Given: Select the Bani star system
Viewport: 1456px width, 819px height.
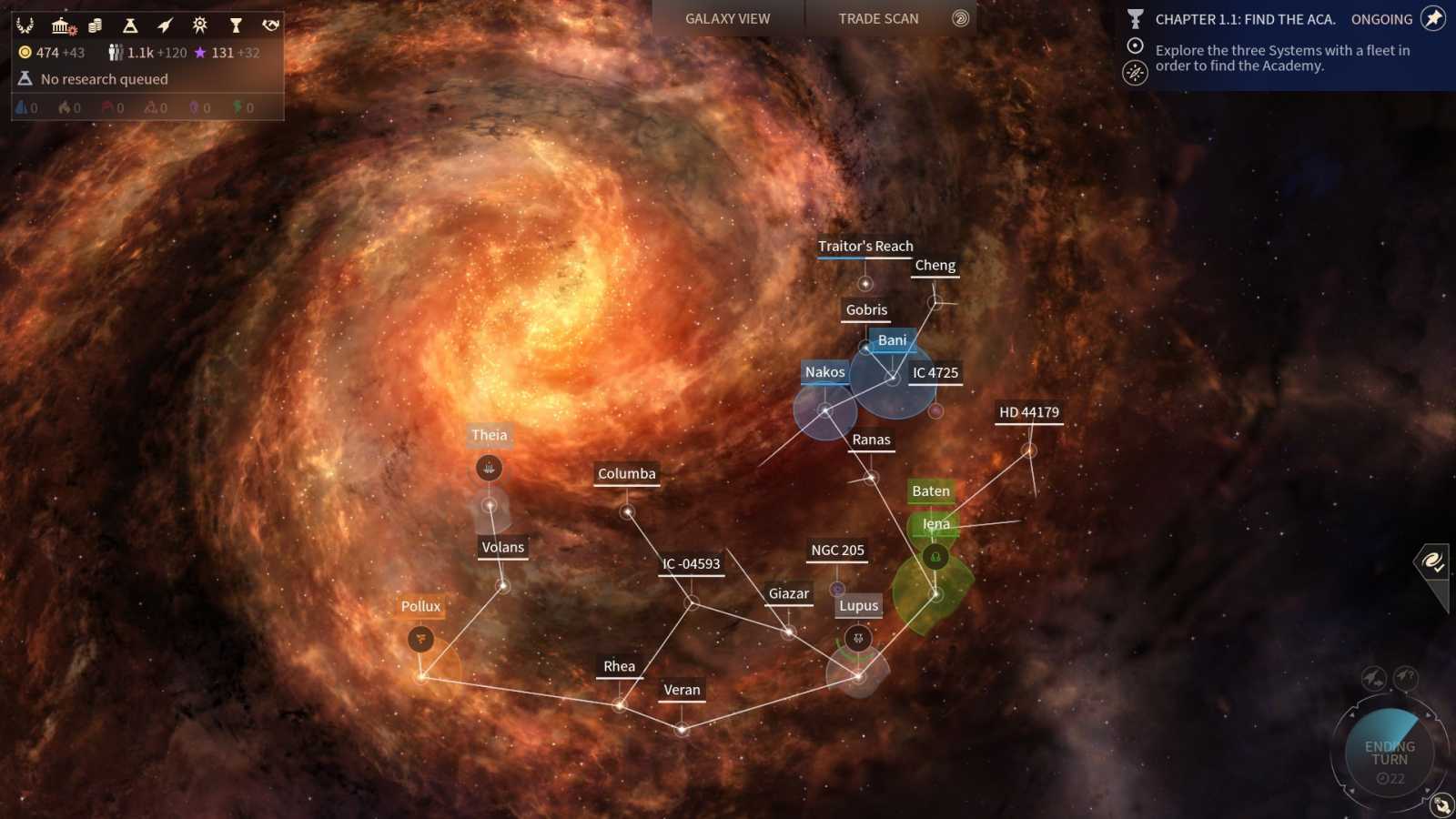Looking at the screenshot, I should [892, 340].
